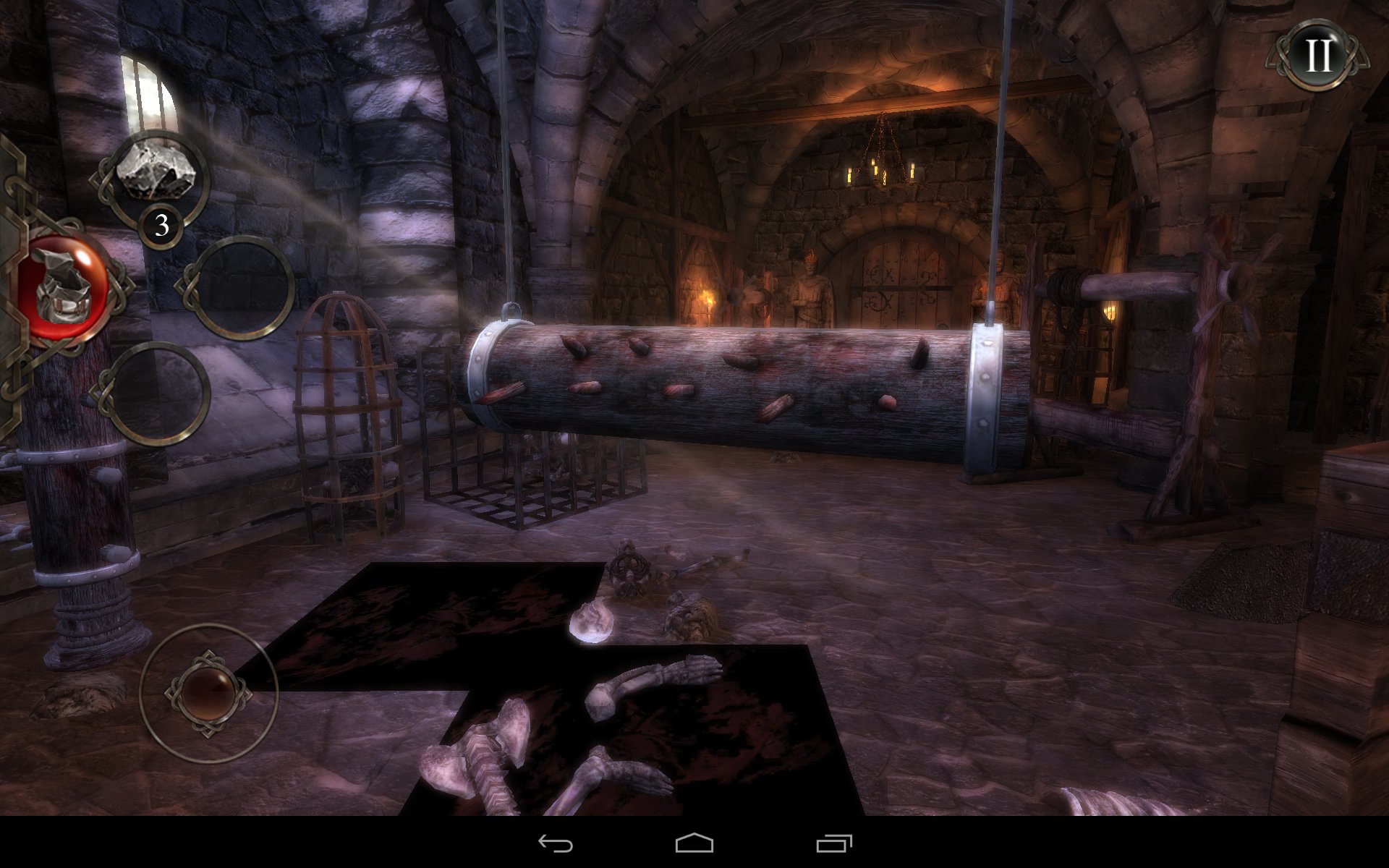Tap the Android back navigation button
Image resolution: width=1389 pixels, height=868 pixels.
(x=555, y=843)
